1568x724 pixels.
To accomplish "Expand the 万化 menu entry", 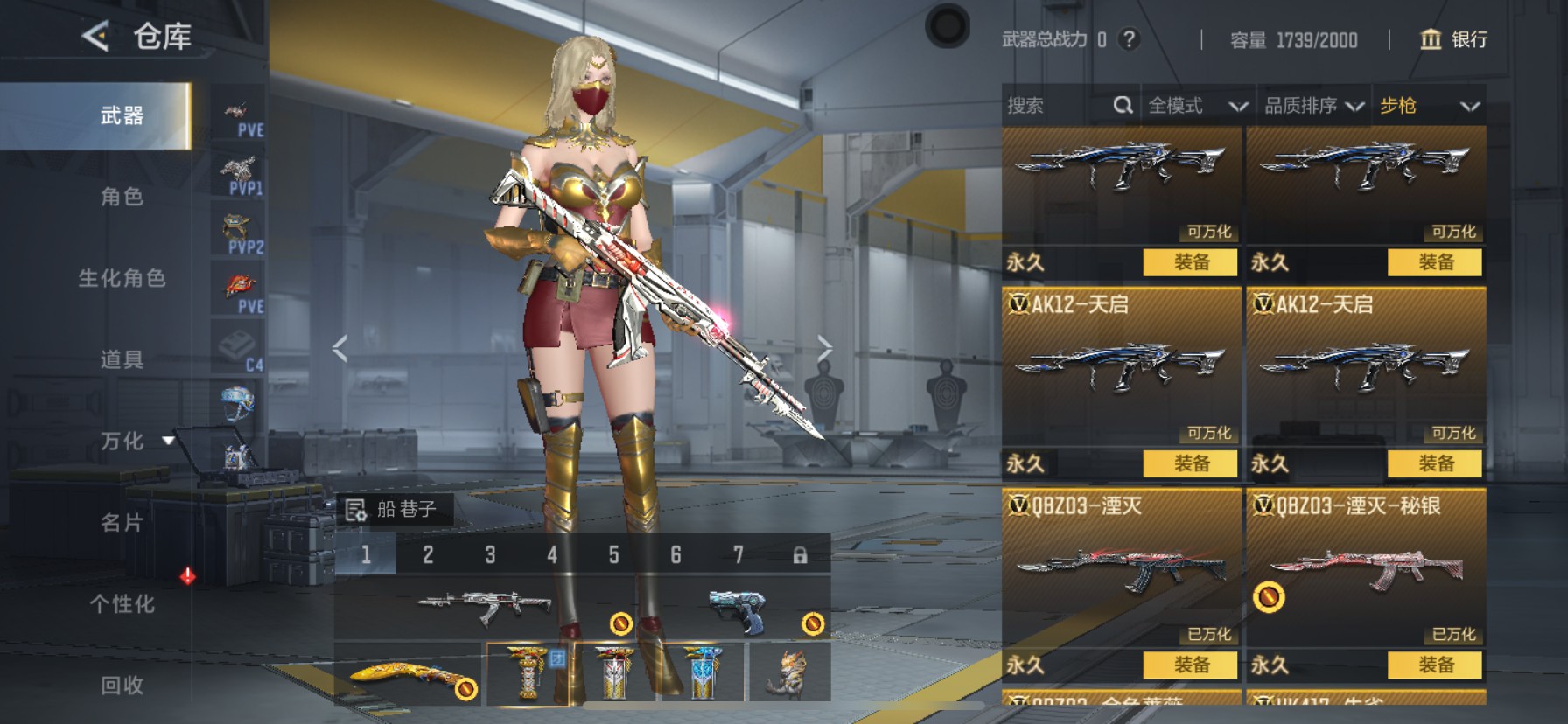I will [x=122, y=441].
